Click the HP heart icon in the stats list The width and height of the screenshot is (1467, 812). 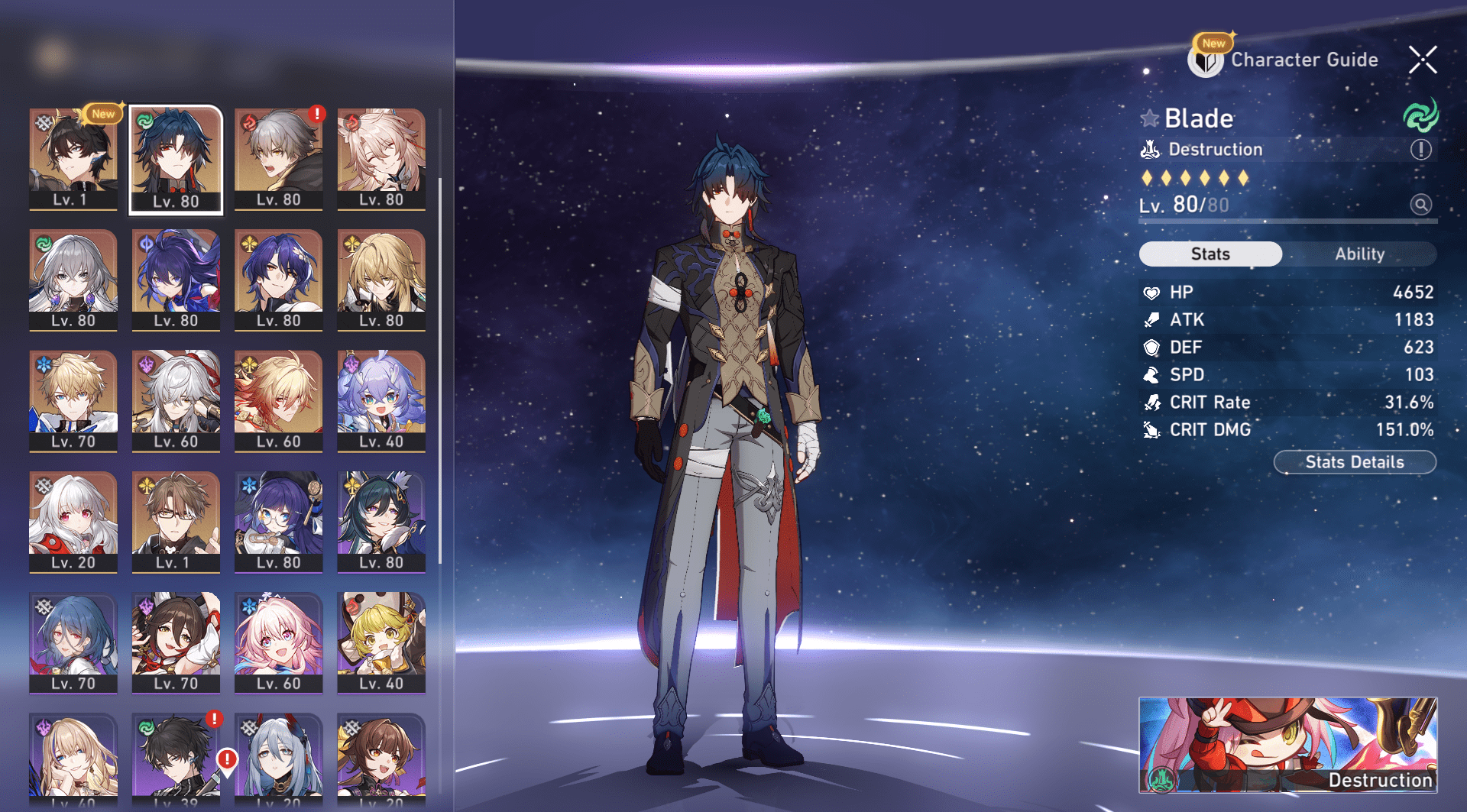point(1153,292)
